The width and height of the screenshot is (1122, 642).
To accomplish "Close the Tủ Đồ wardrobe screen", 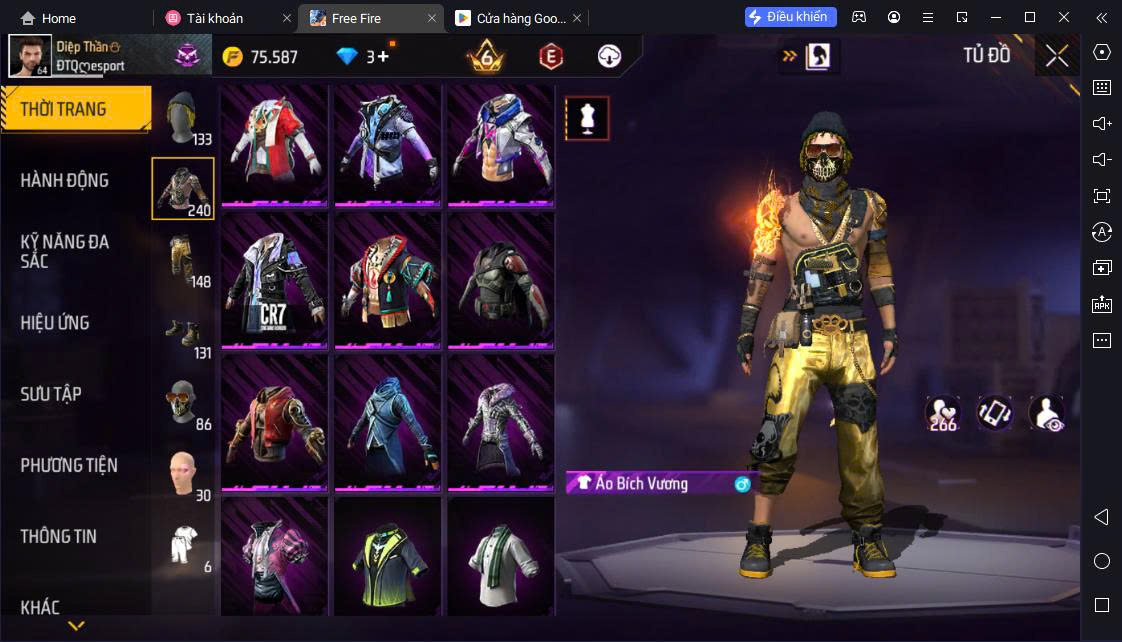I will (x=1057, y=56).
